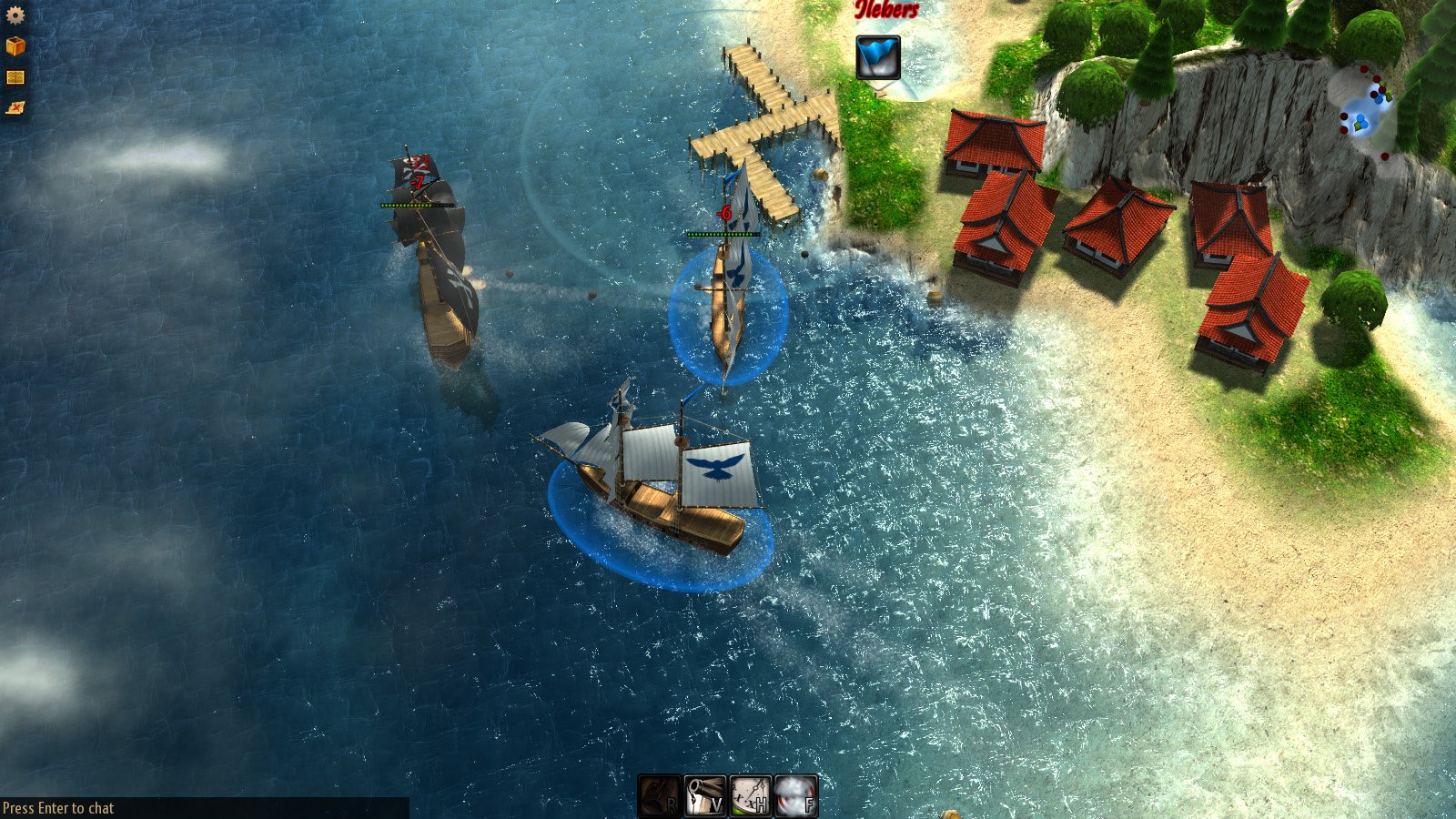Click the faction flag marker near Ilebers
The height and width of the screenshot is (819, 1456).
876,56
